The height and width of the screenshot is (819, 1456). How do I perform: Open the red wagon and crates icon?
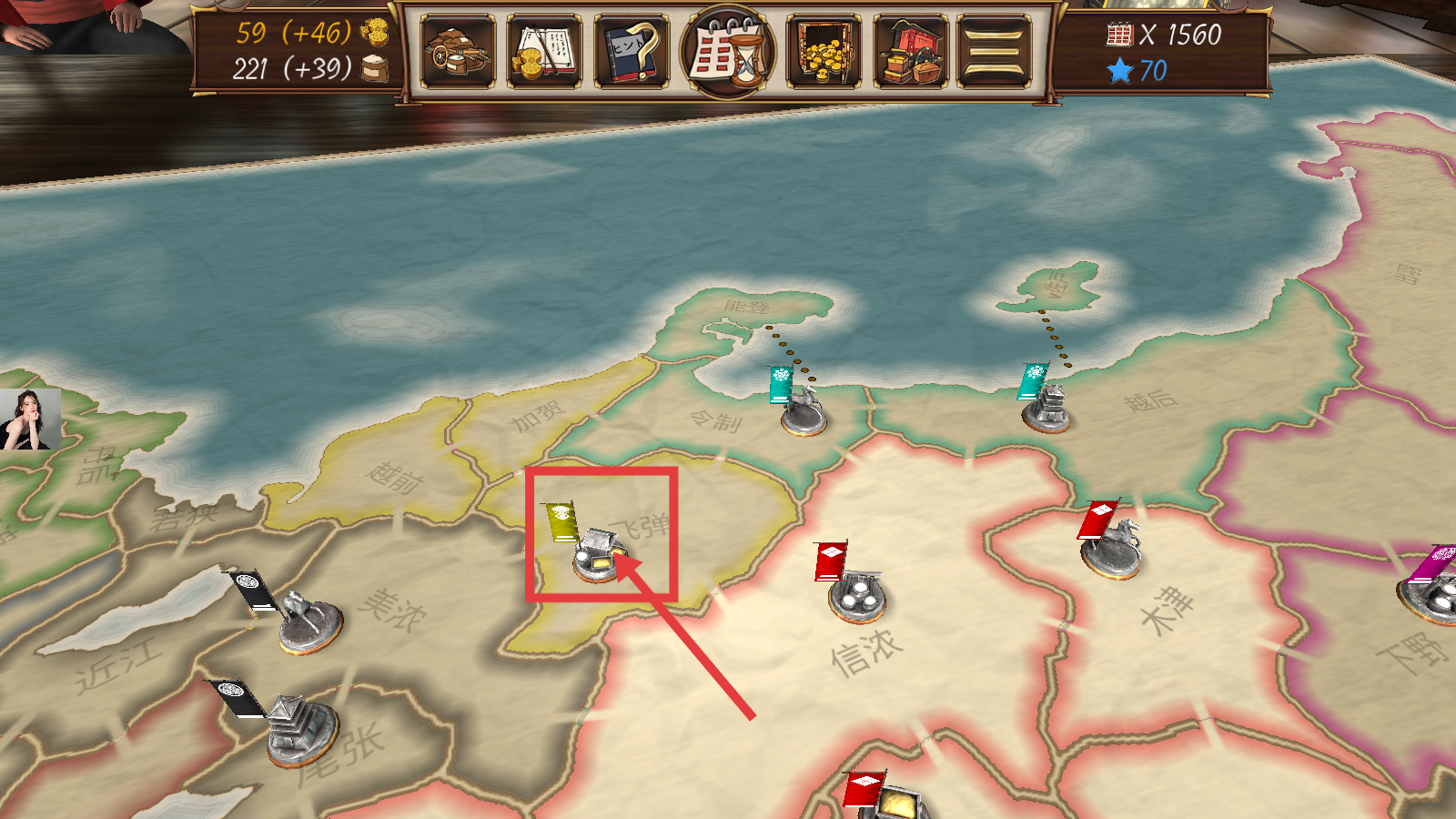(x=910, y=51)
